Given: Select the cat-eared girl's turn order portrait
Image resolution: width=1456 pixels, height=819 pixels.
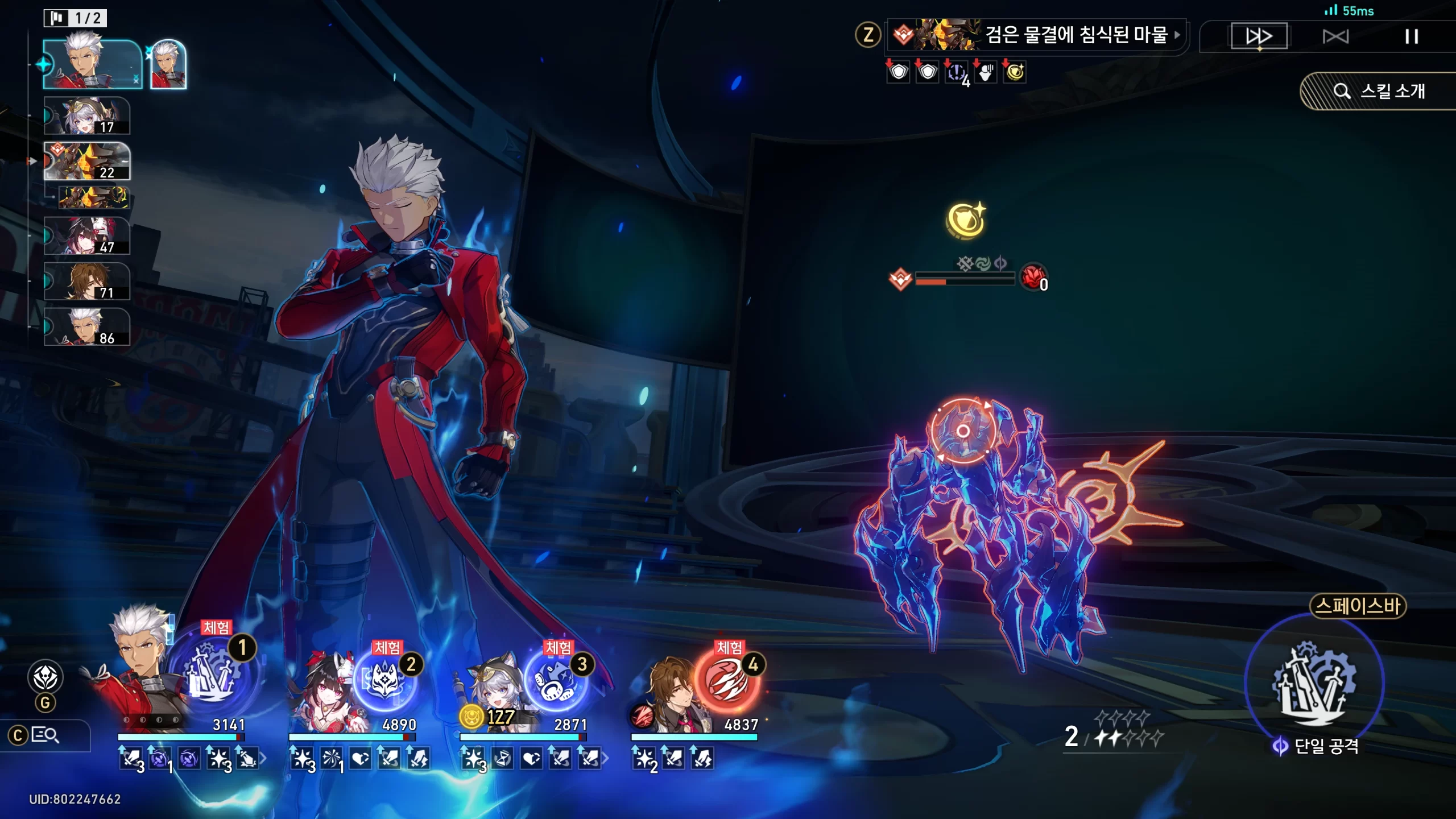Looking at the screenshot, I should pyautogui.click(x=87, y=116).
